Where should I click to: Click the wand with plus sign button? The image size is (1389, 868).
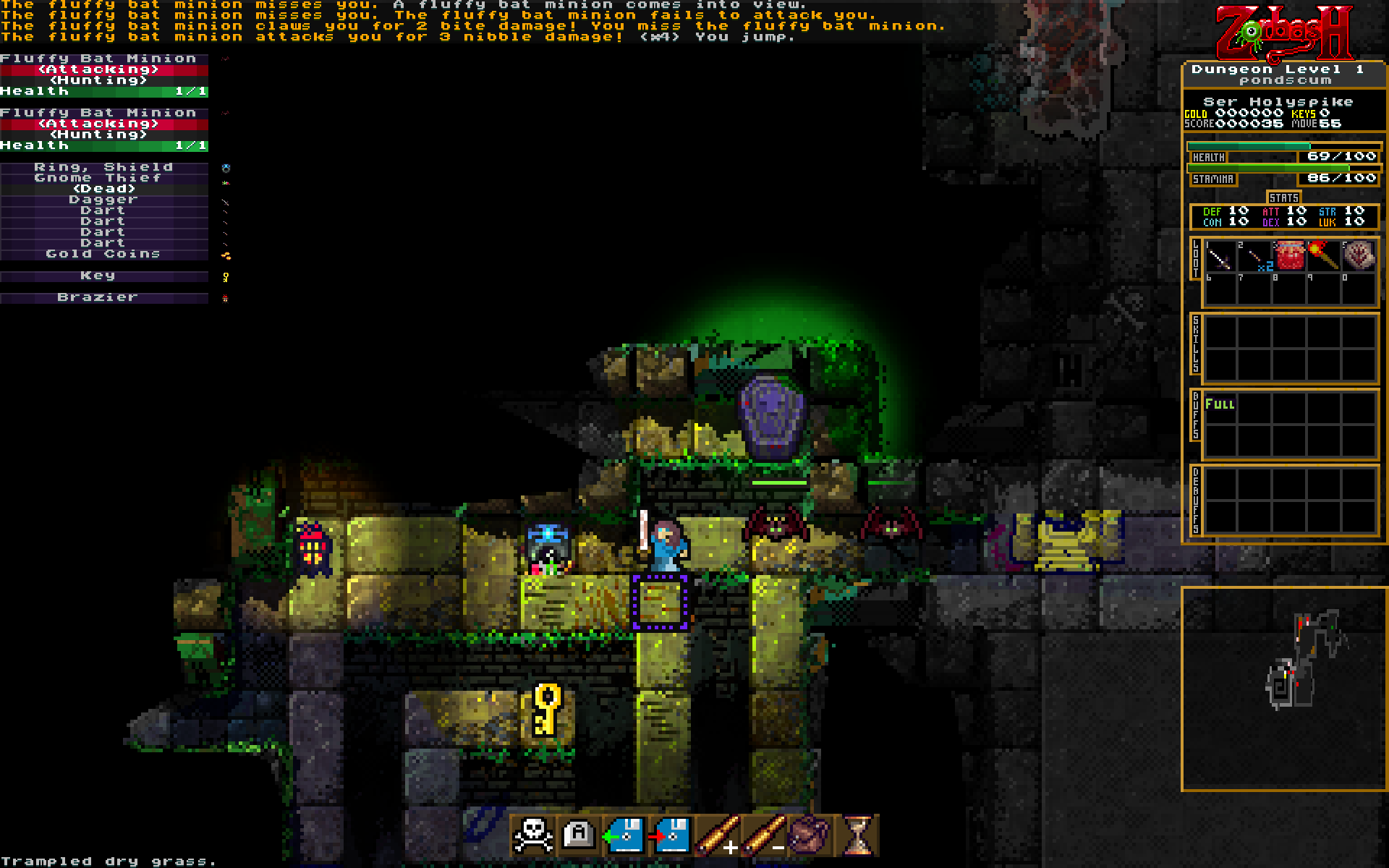tap(718, 836)
